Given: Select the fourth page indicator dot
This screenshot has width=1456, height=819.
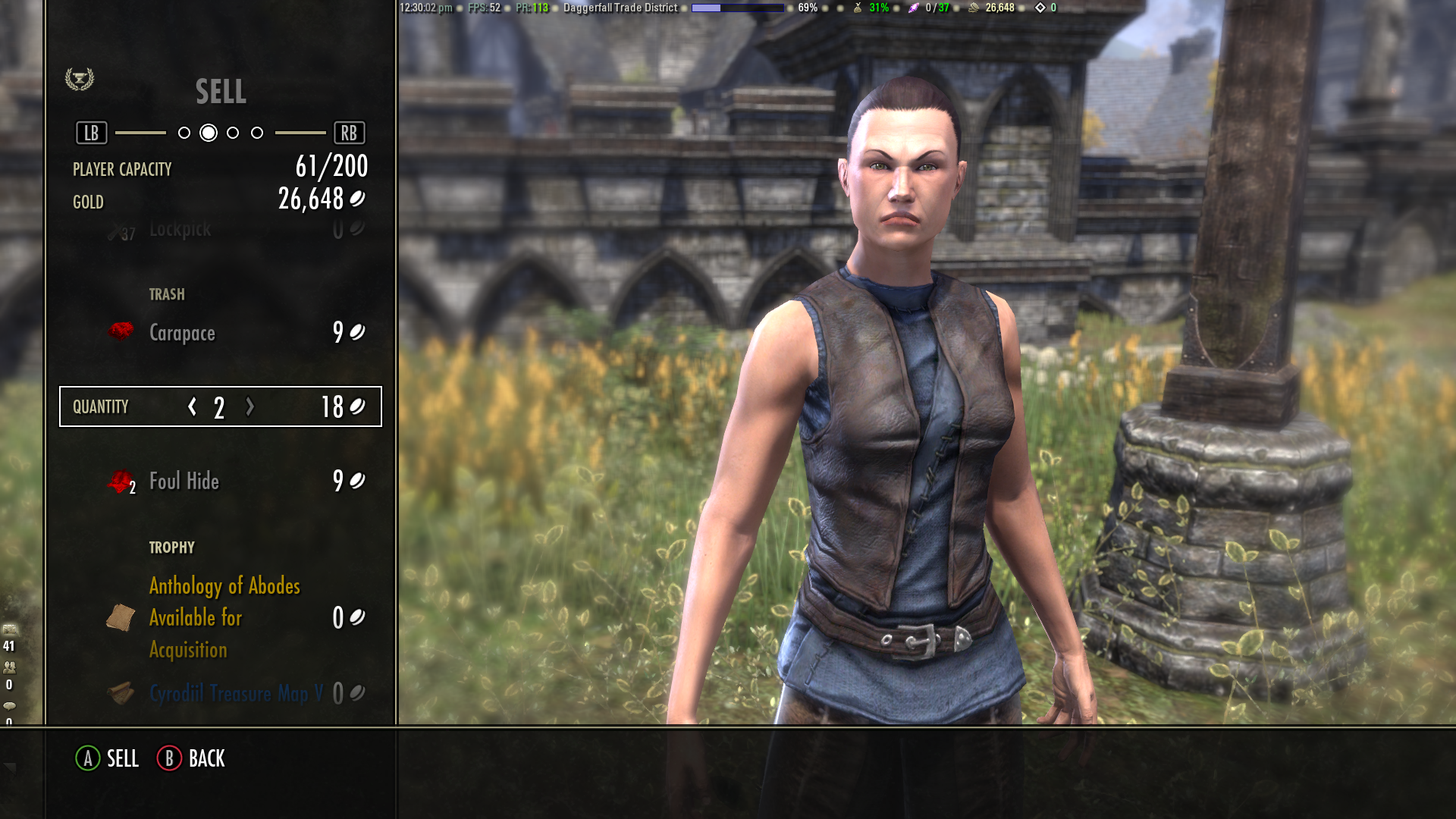Looking at the screenshot, I should pyautogui.click(x=257, y=132).
